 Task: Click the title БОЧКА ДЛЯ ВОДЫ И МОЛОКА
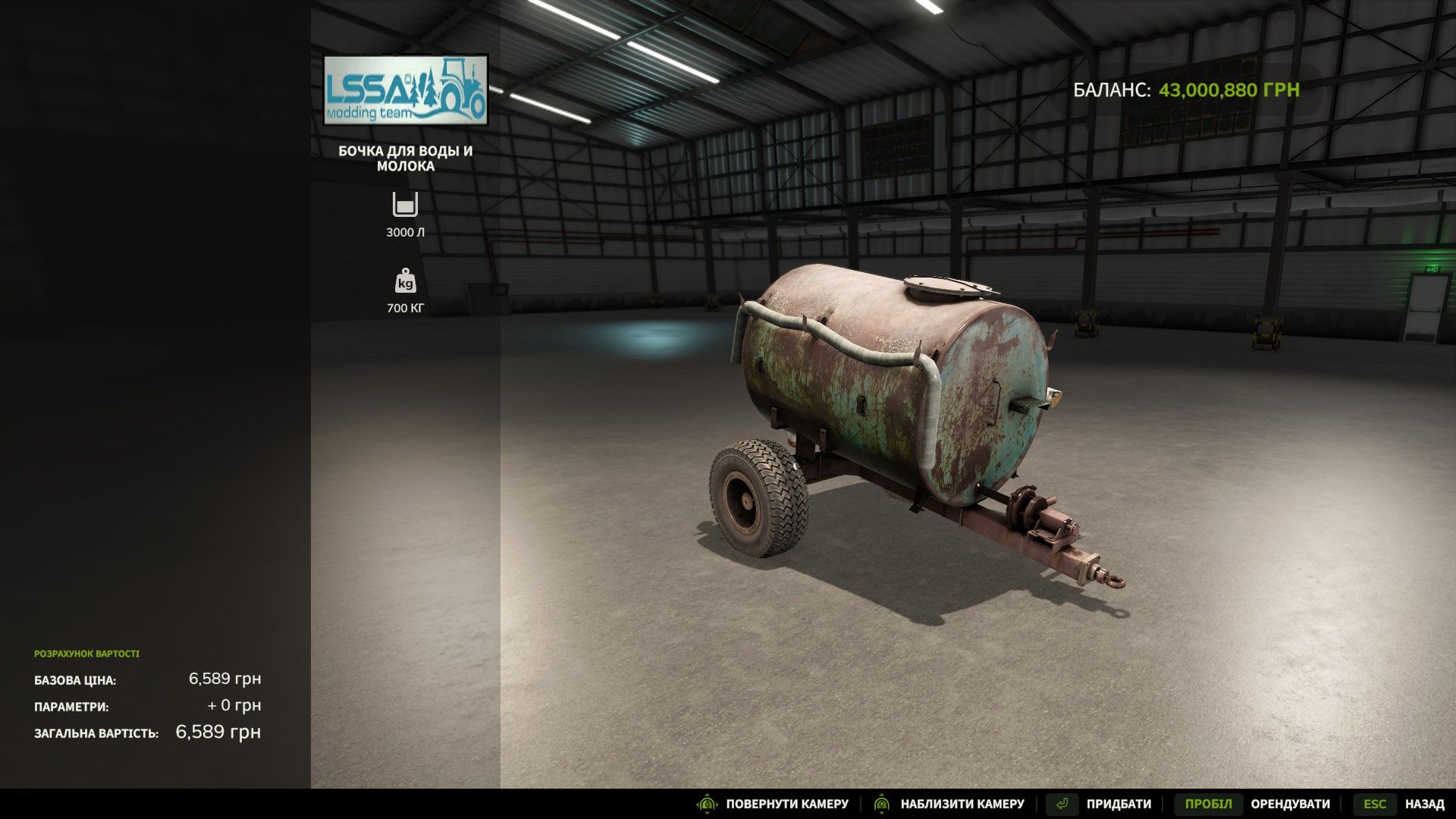[x=406, y=159]
